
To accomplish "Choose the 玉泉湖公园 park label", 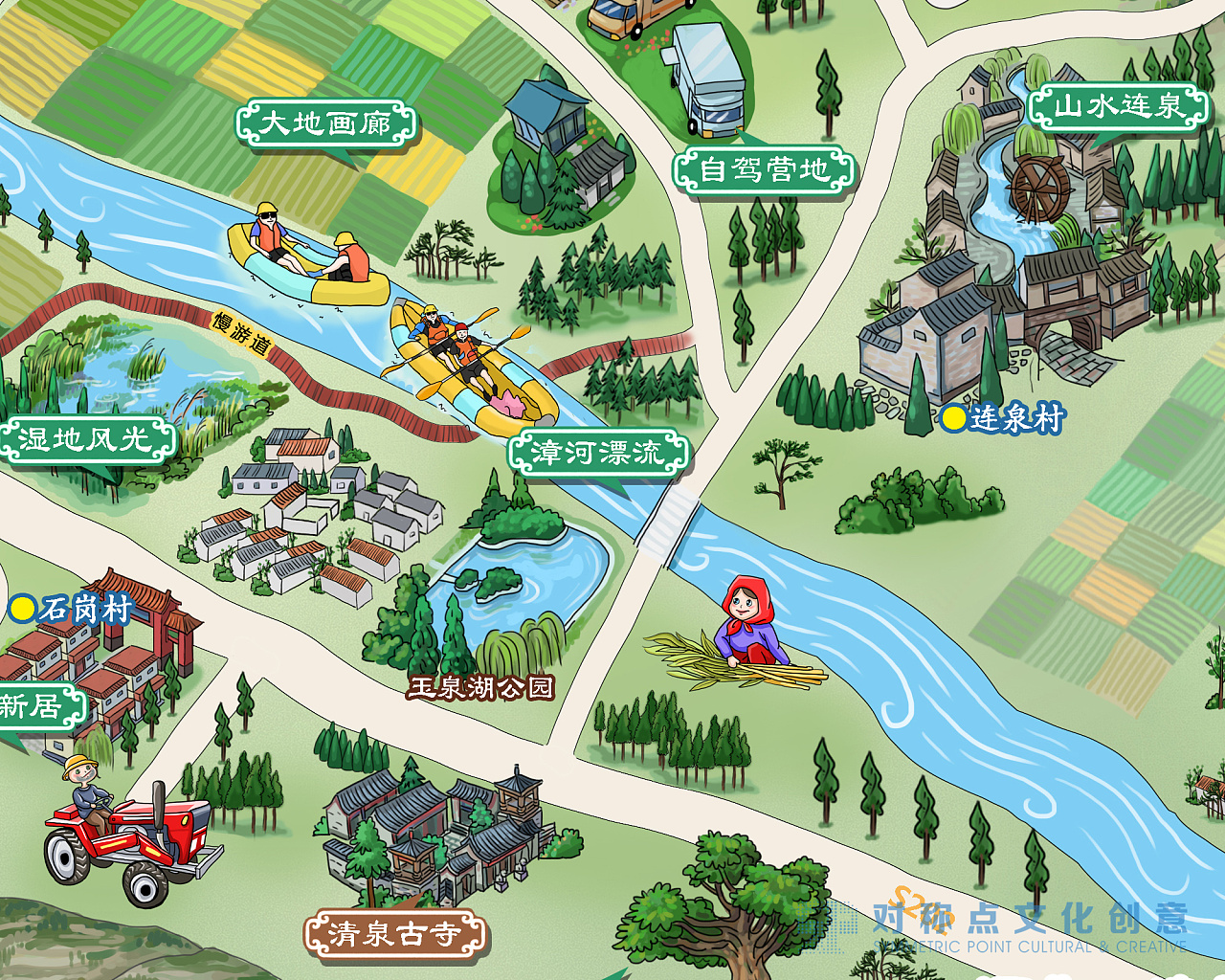I will (481, 687).
